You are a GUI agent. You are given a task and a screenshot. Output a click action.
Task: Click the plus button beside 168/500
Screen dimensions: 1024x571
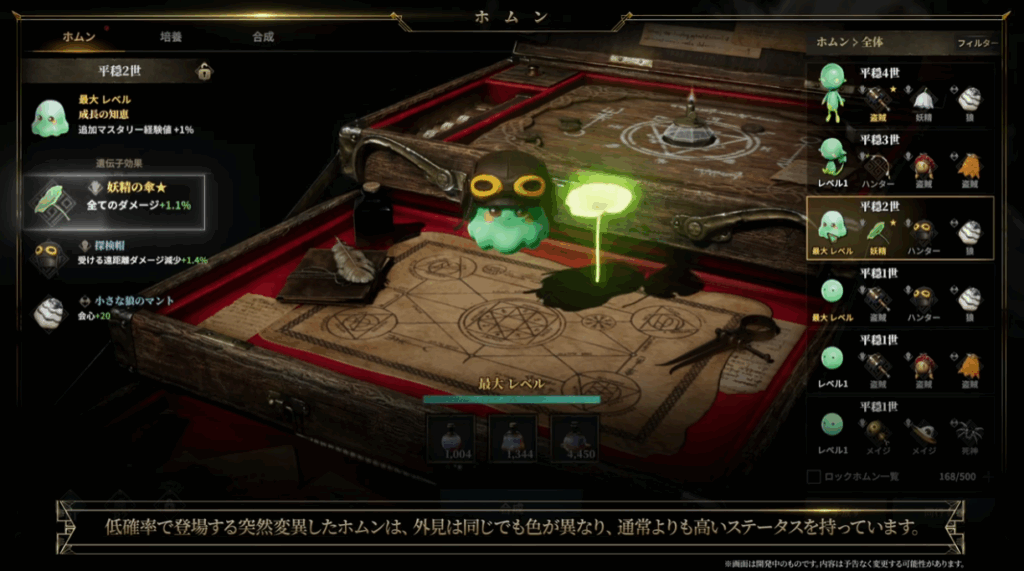[988, 477]
